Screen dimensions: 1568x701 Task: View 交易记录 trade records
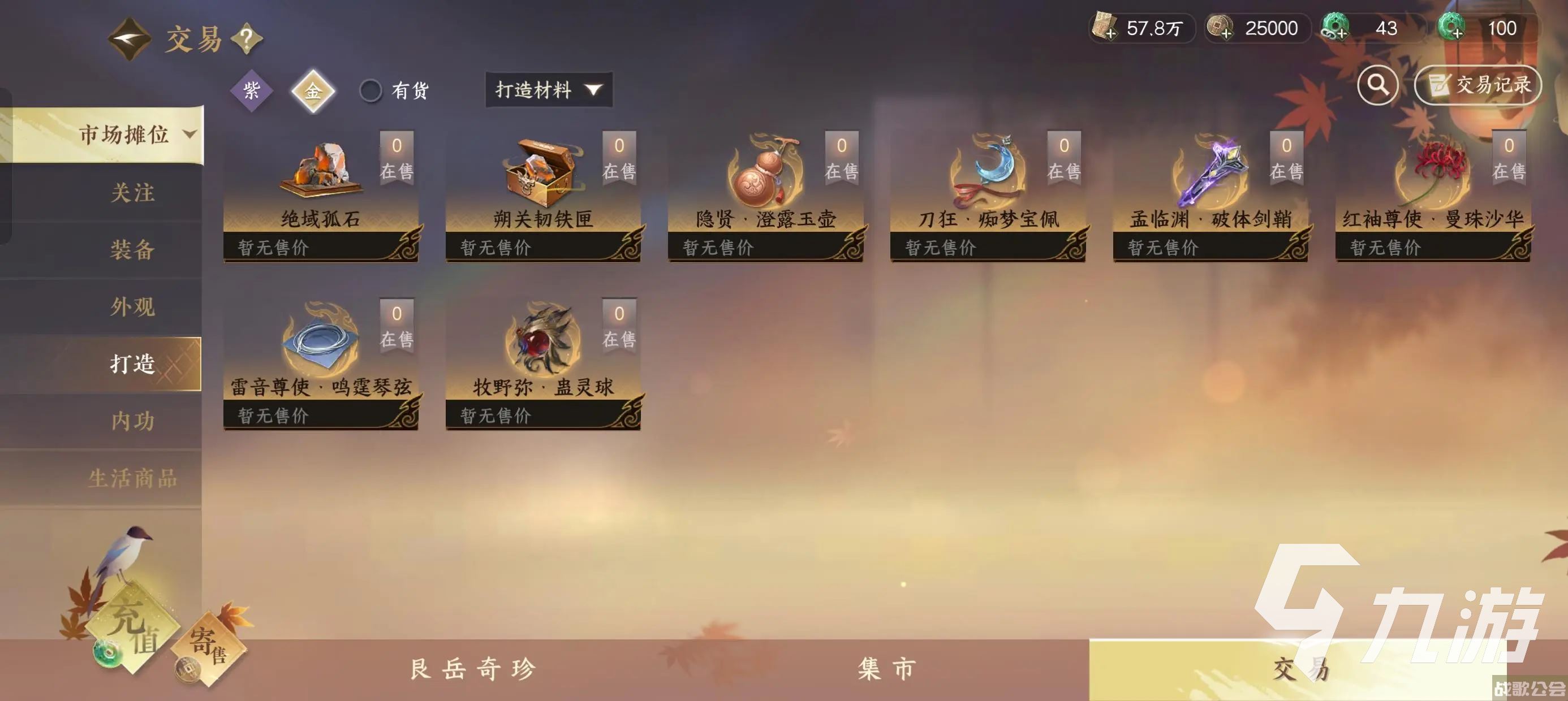[1477, 85]
